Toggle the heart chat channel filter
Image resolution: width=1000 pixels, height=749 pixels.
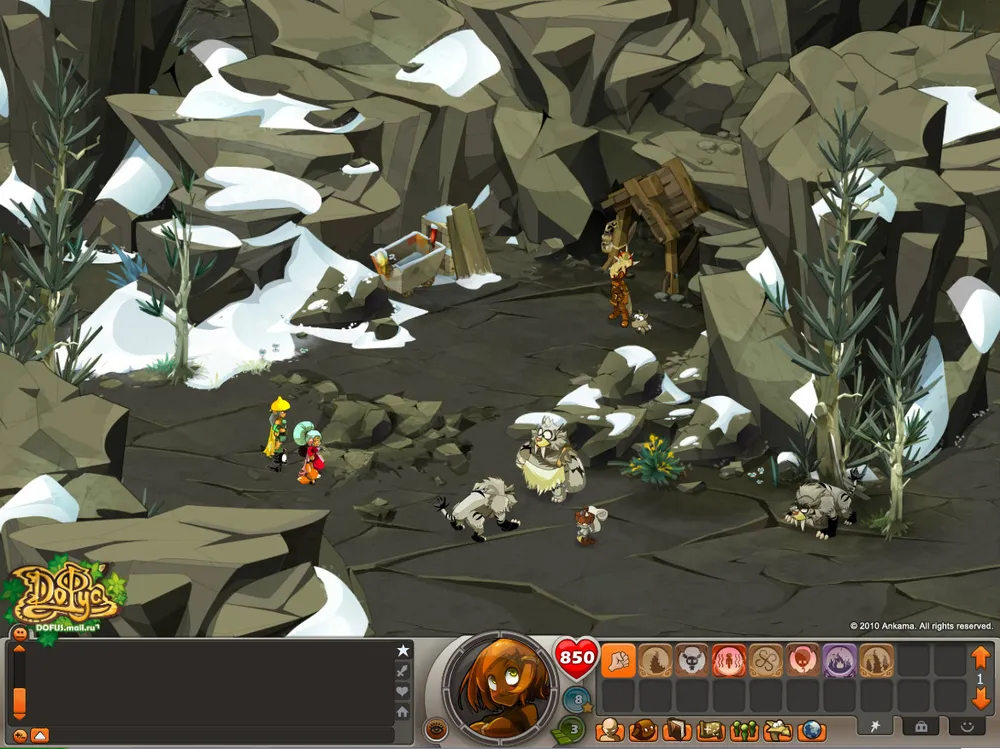403,692
